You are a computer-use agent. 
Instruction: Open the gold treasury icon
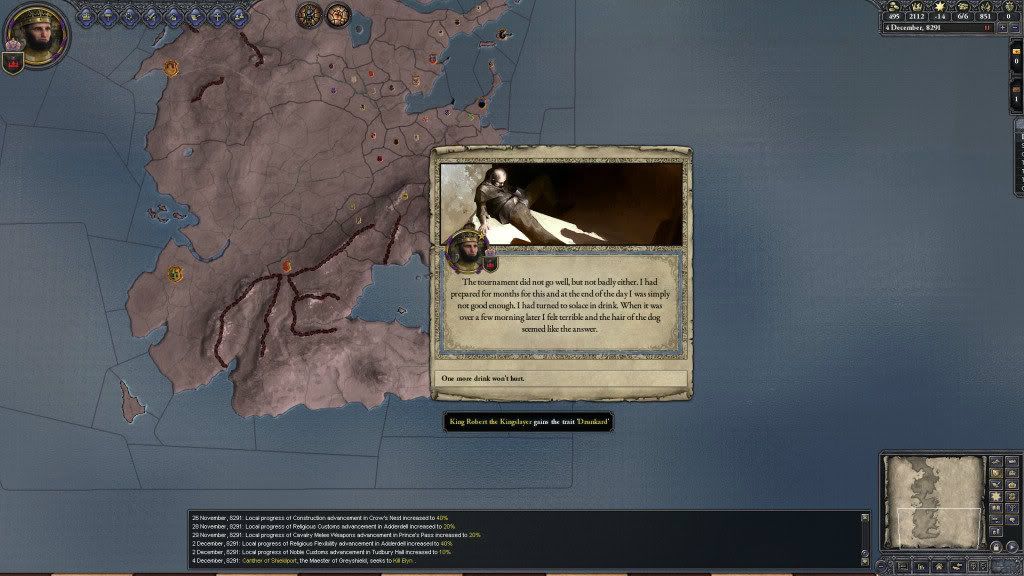coord(891,6)
